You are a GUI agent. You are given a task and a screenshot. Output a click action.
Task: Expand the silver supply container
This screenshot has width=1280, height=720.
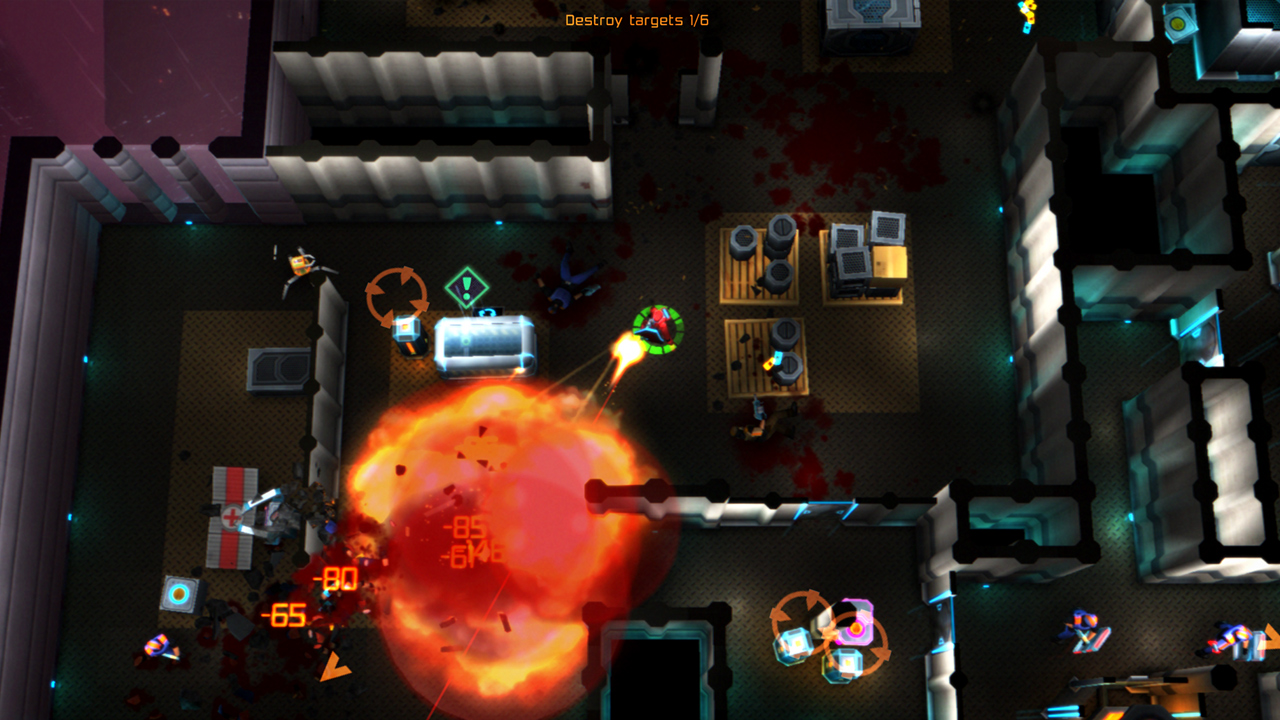point(485,345)
